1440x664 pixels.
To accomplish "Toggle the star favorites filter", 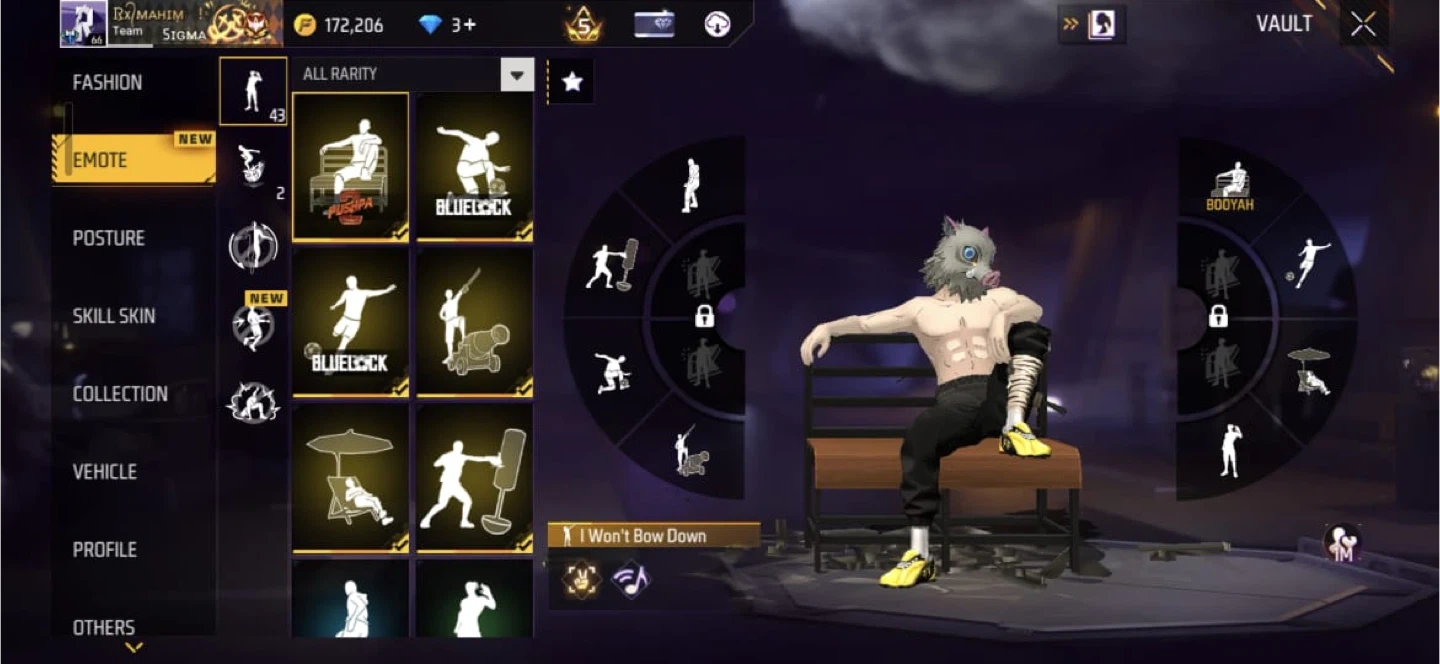I will tap(572, 82).
